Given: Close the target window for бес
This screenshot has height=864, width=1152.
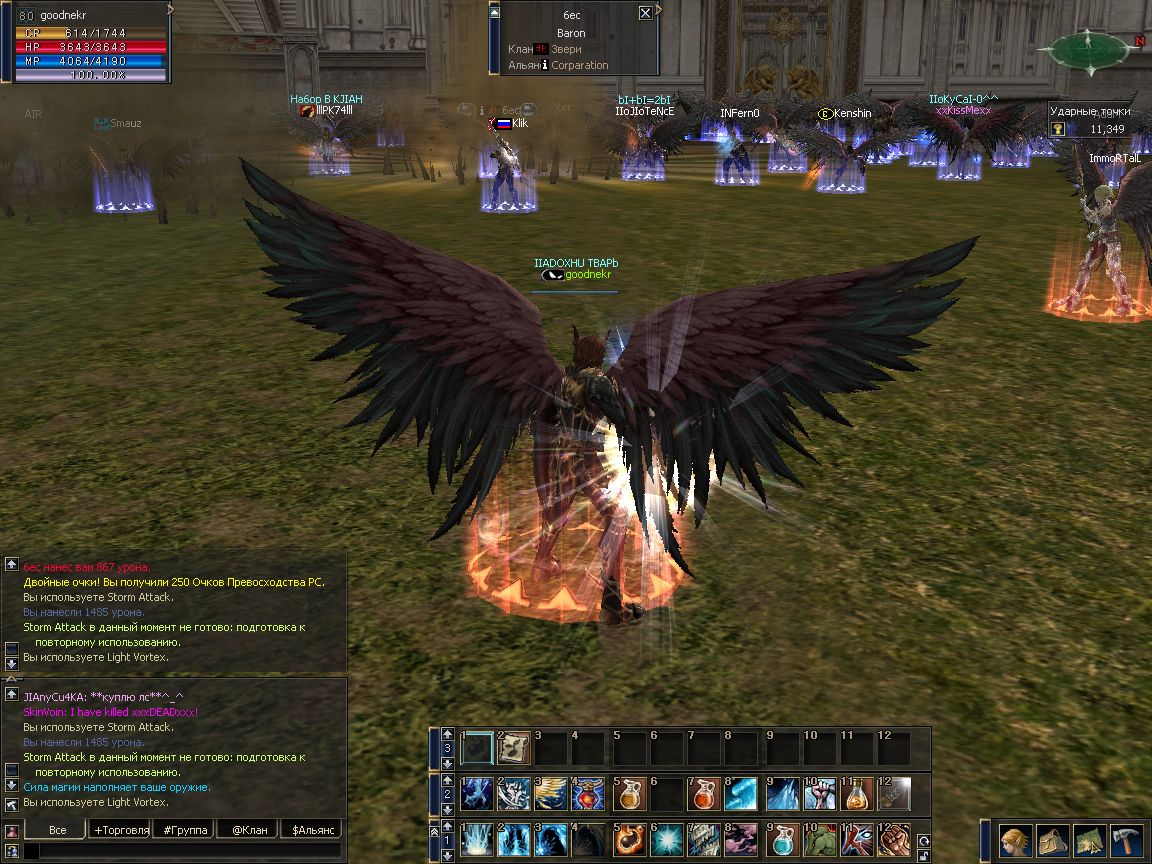Looking at the screenshot, I should click(x=645, y=13).
